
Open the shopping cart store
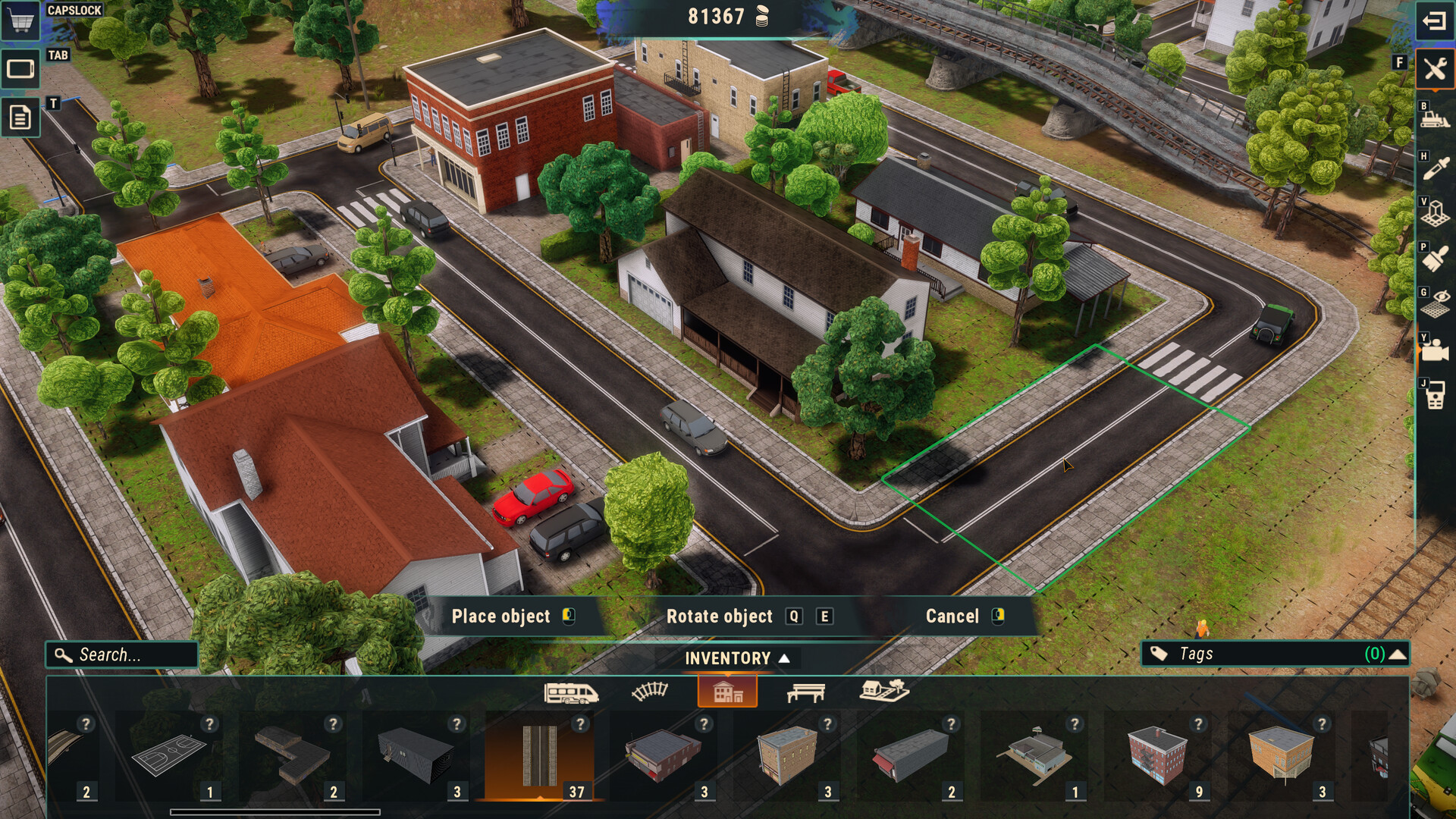[20, 21]
